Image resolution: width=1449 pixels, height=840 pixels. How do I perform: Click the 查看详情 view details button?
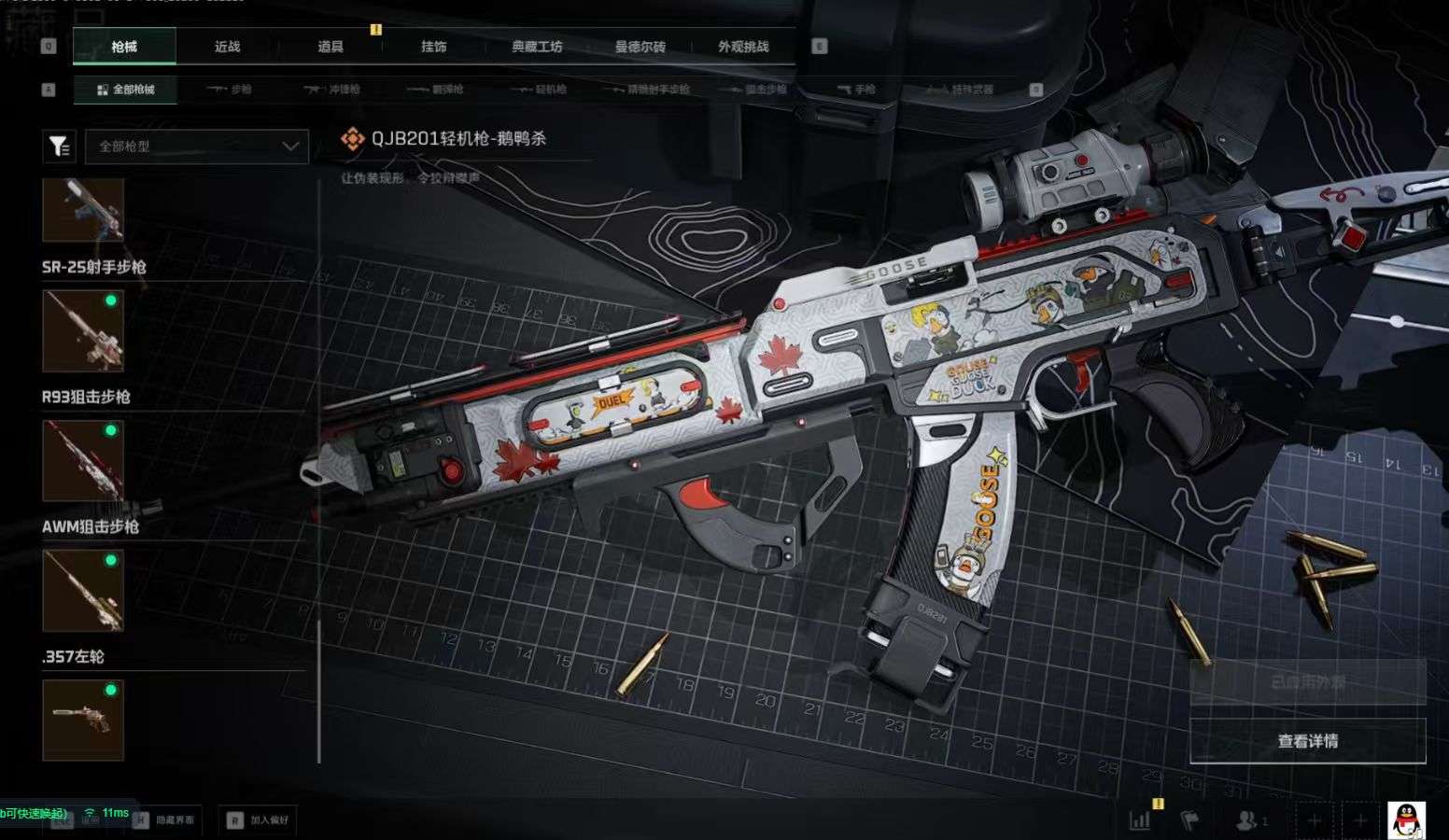click(1307, 741)
